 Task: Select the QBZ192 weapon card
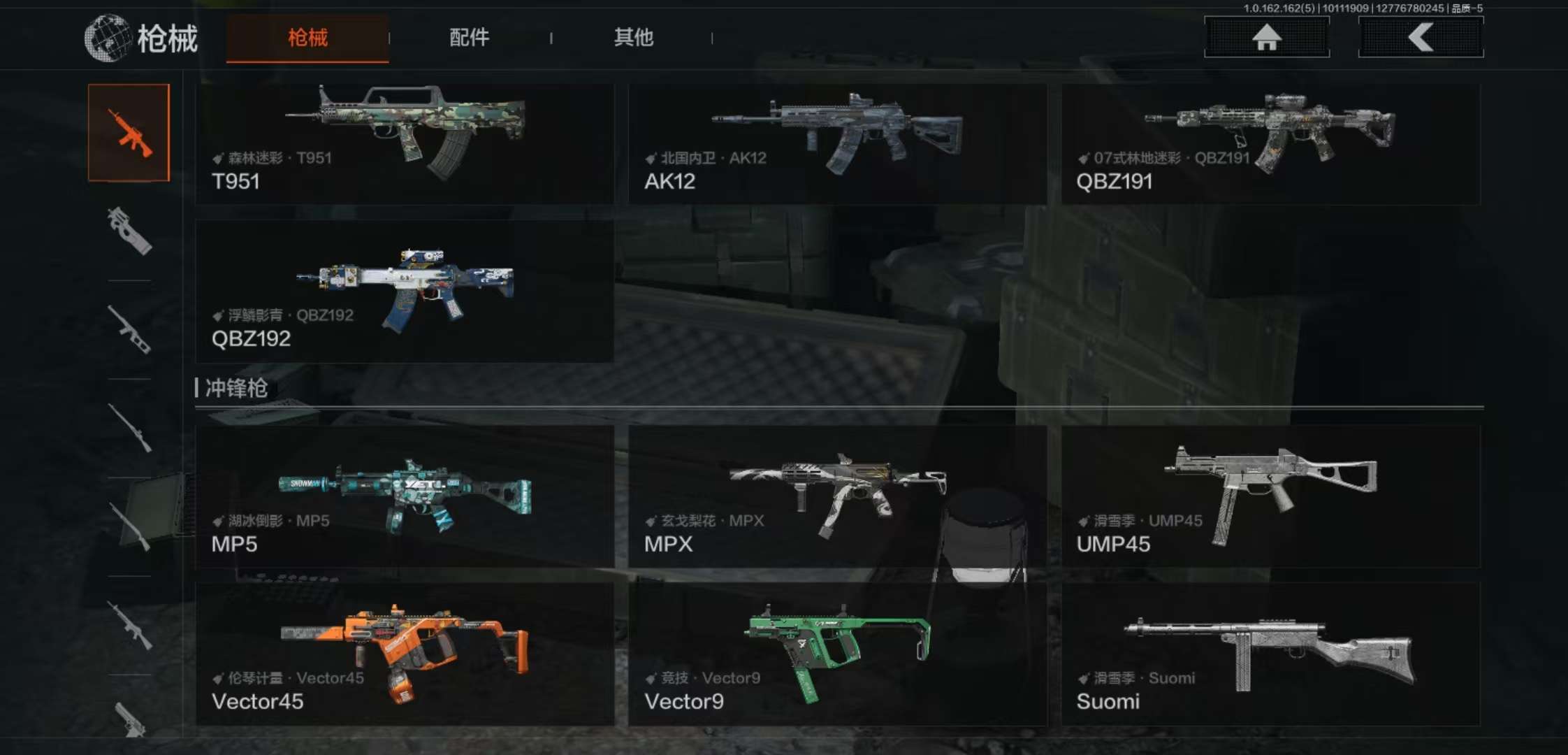pos(405,292)
